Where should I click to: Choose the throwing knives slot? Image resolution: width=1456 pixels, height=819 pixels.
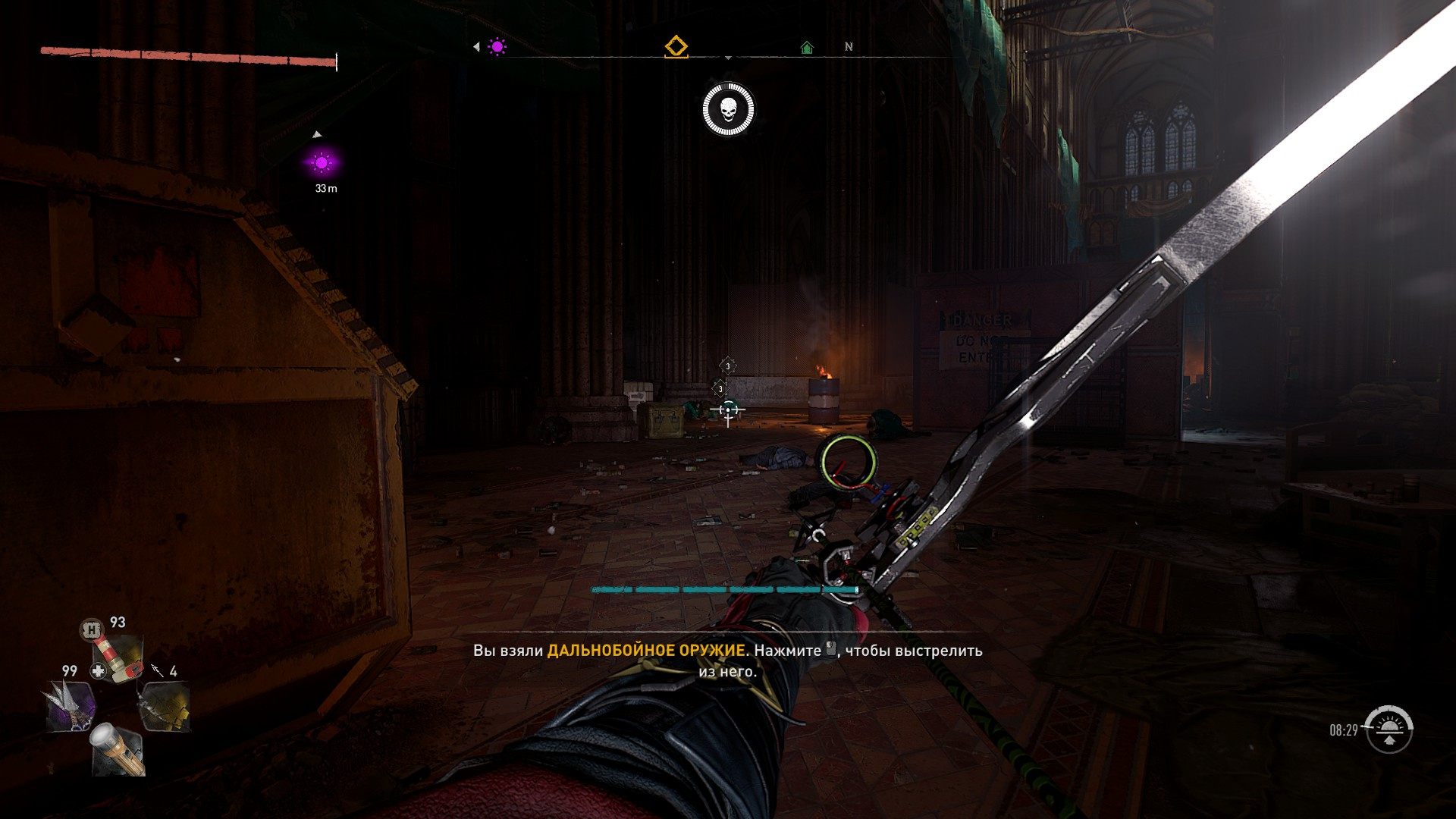click(71, 705)
